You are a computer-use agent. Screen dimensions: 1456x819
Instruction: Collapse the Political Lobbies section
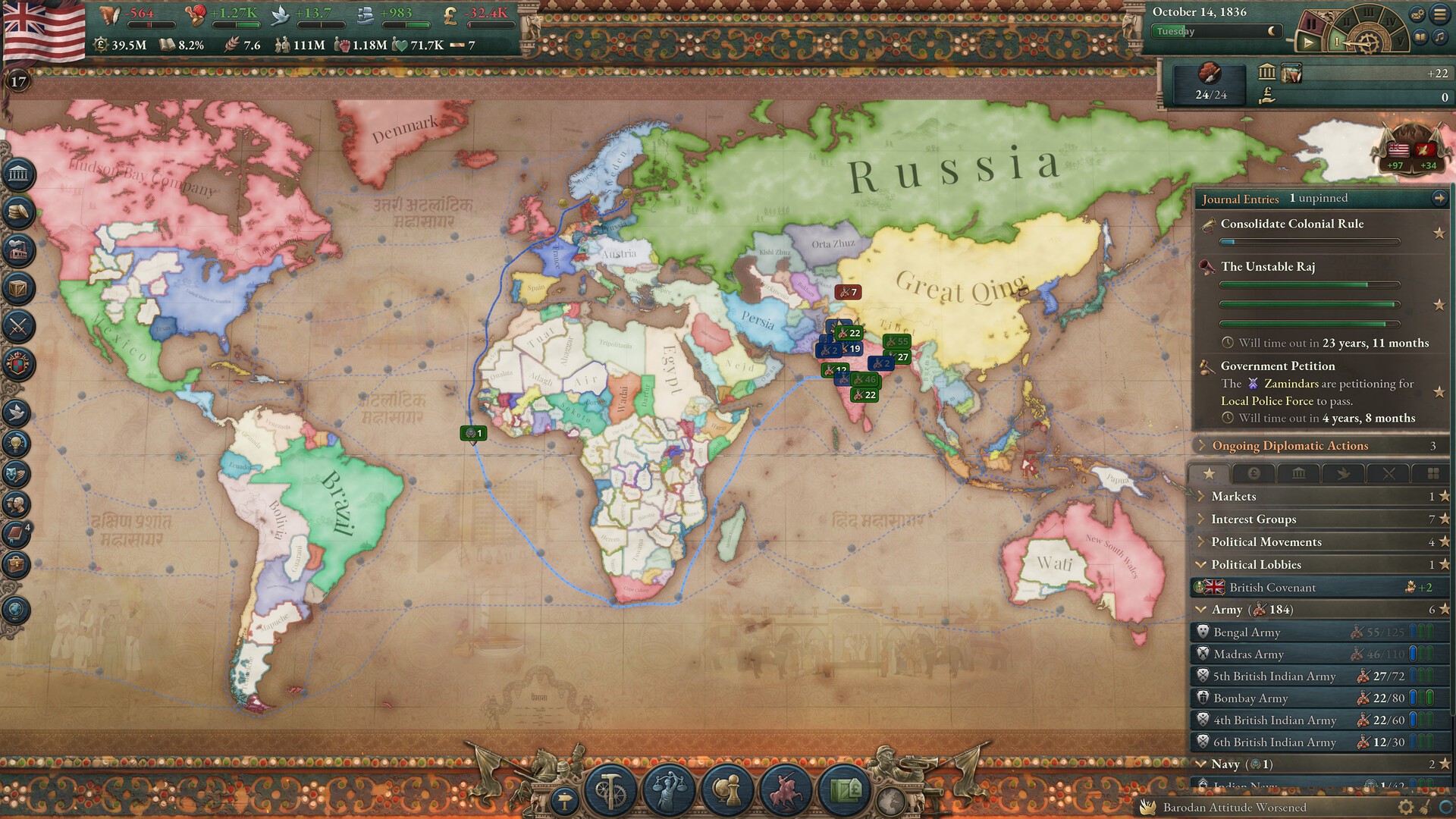pyautogui.click(x=1201, y=565)
